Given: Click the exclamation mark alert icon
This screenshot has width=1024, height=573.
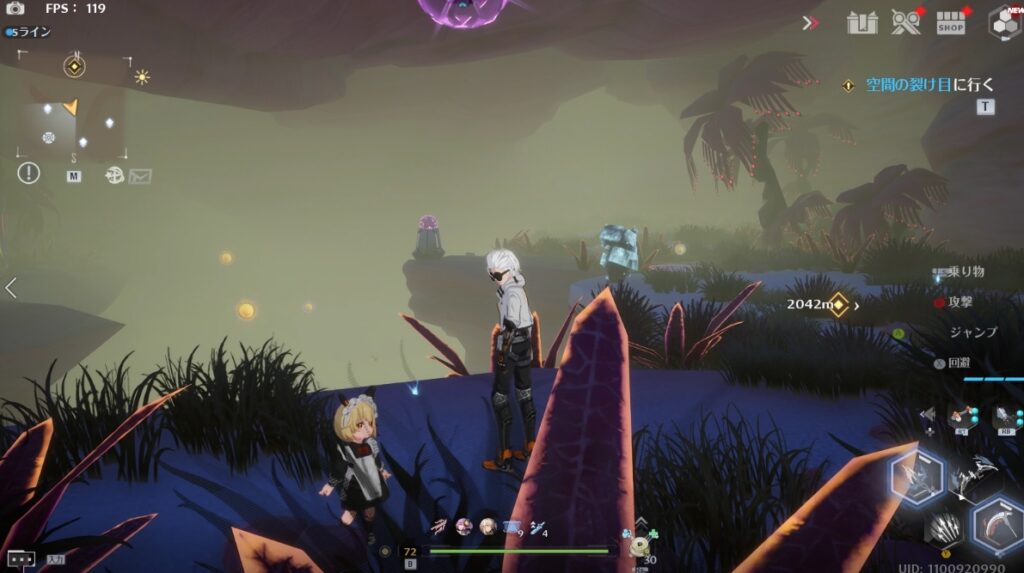Looking at the screenshot, I should [x=28, y=174].
